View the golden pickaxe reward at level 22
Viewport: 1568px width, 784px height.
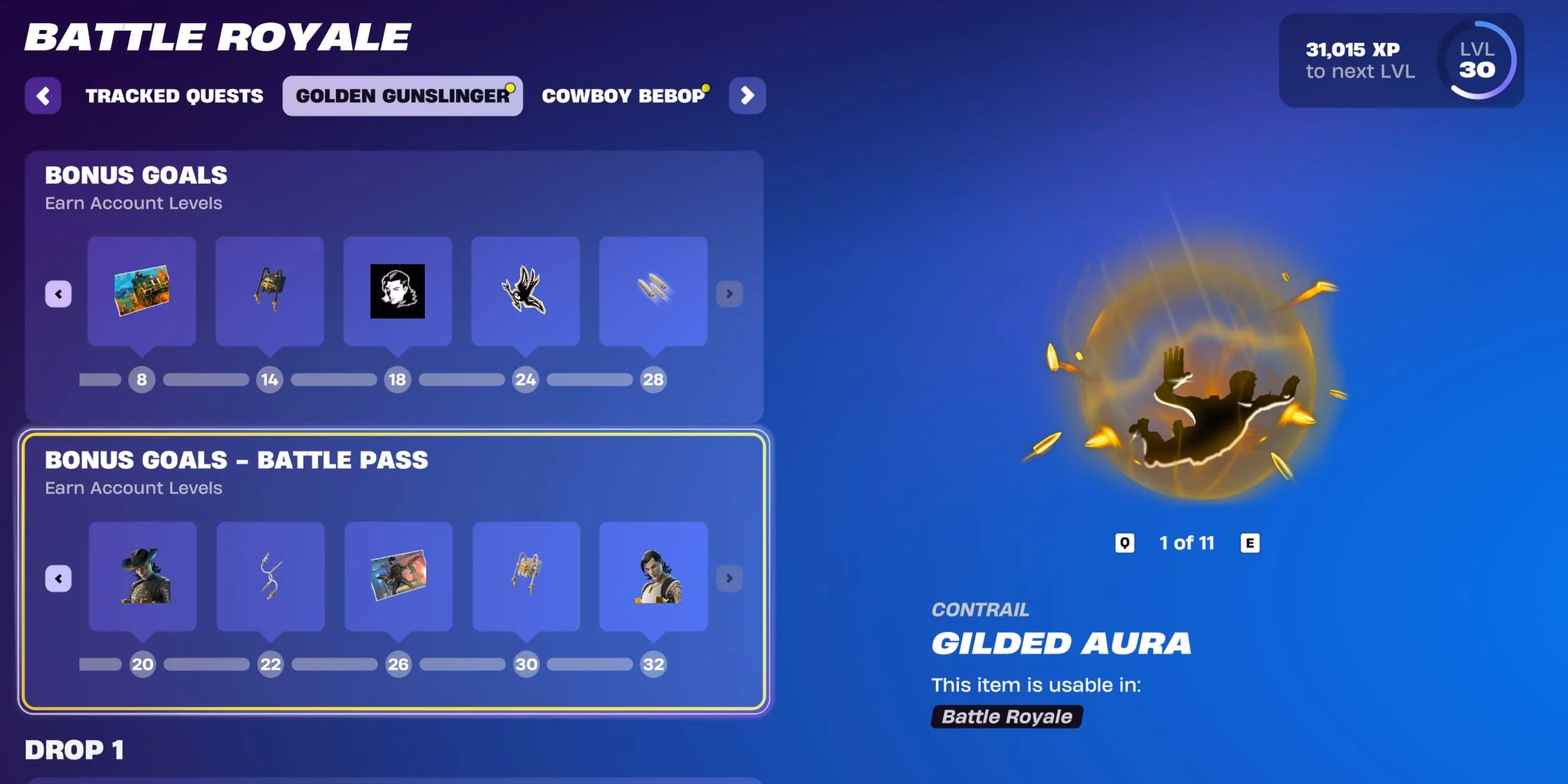tap(270, 577)
